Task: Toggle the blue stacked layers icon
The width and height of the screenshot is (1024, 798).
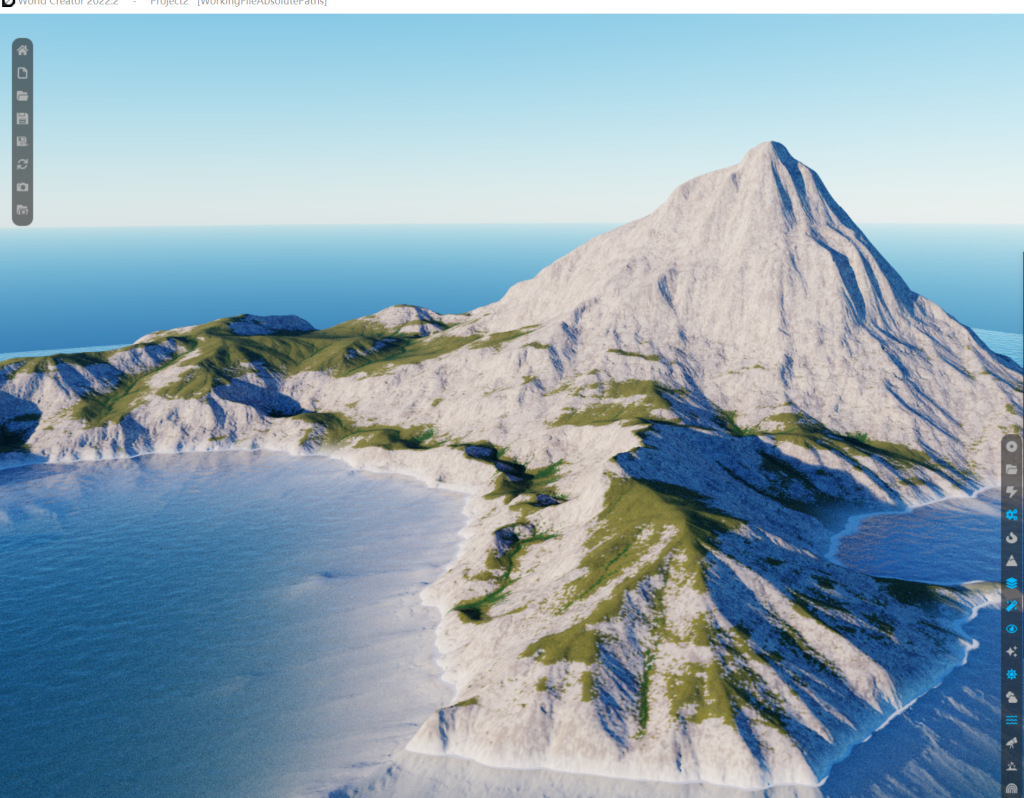Action: click(x=1012, y=583)
